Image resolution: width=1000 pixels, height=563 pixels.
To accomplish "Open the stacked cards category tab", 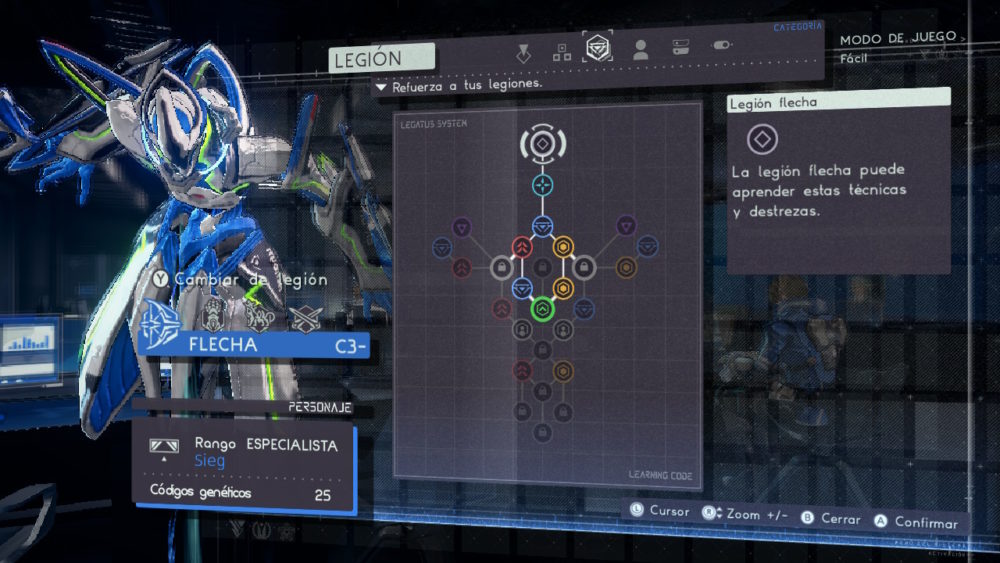I will tap(680, 47).
